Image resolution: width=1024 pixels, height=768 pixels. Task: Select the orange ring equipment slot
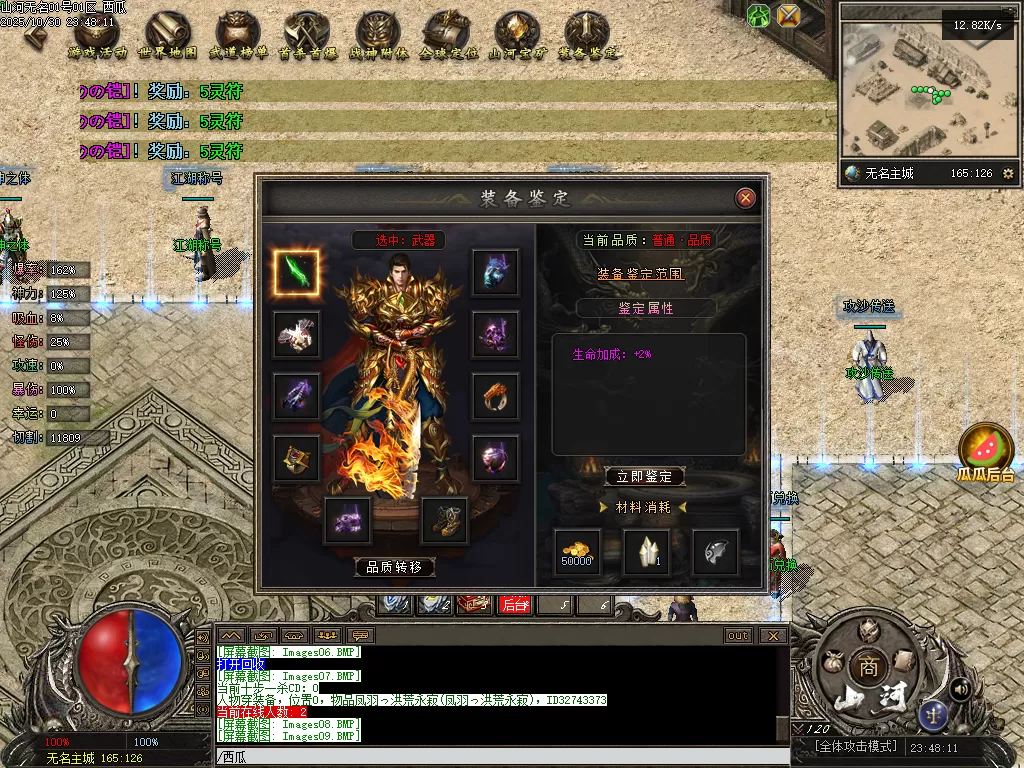495,397
